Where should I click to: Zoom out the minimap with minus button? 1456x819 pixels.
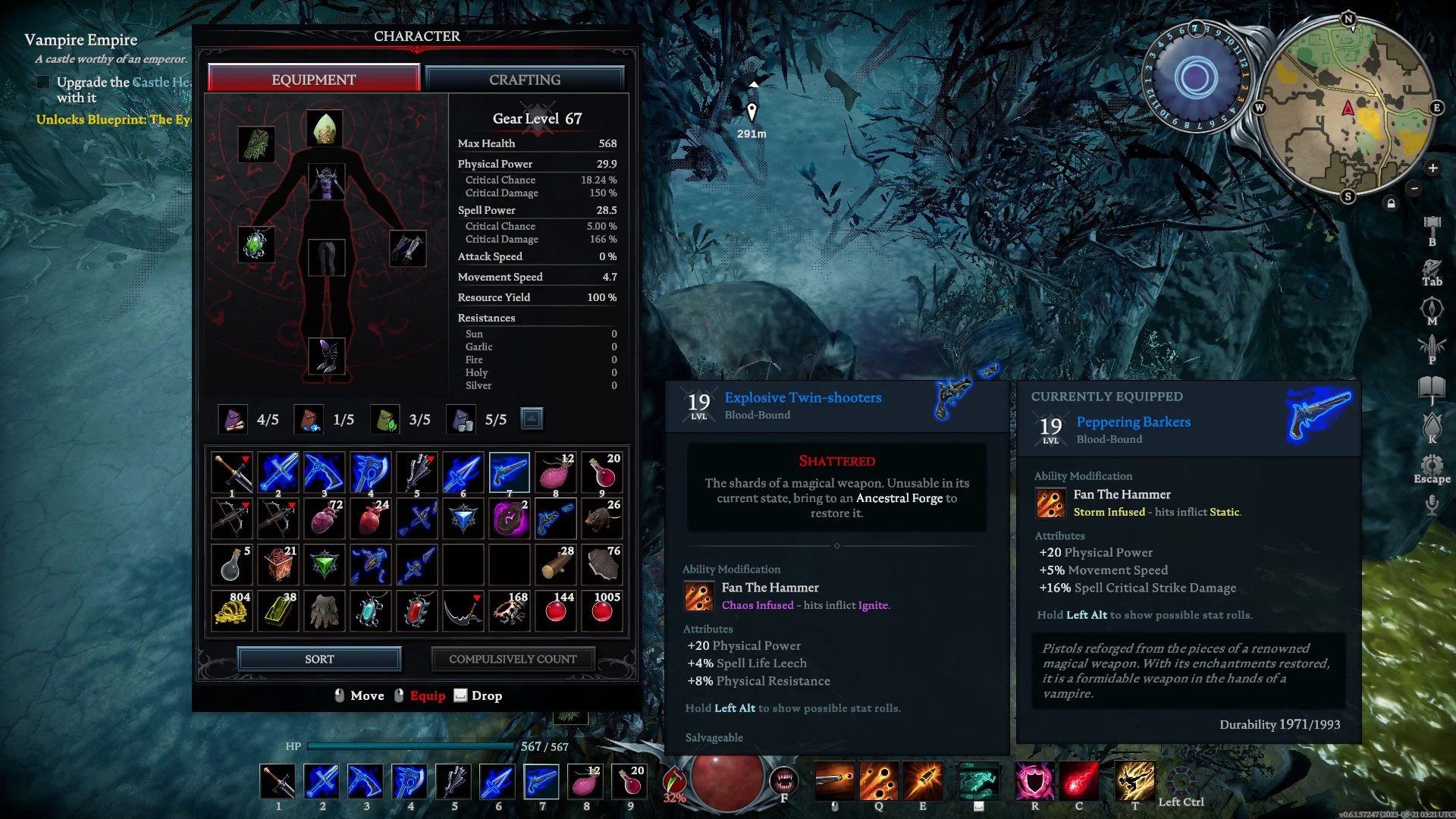coord(1414,188)
